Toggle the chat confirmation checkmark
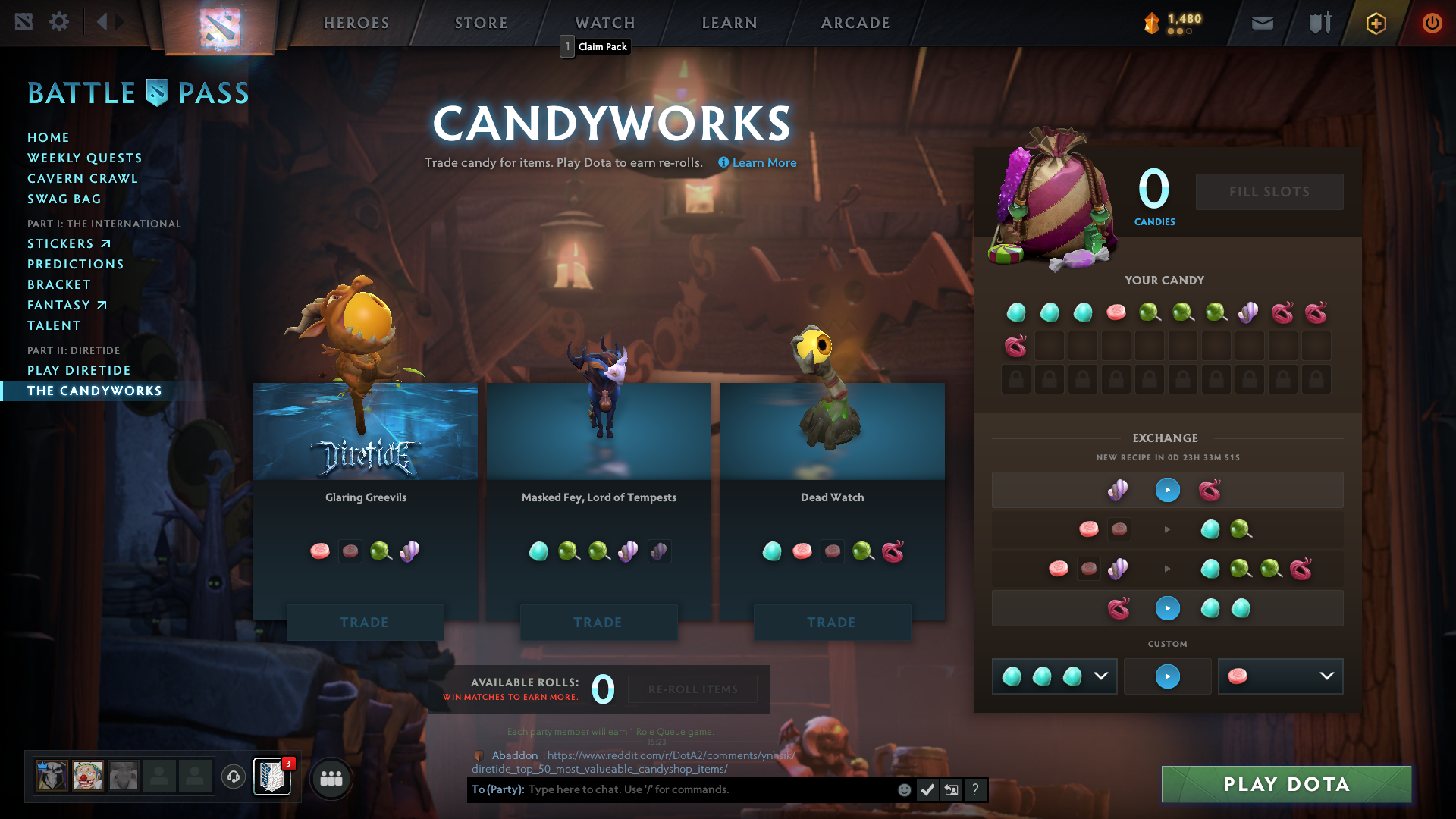The image size is (1456, 819). click(x=927, y=789)
